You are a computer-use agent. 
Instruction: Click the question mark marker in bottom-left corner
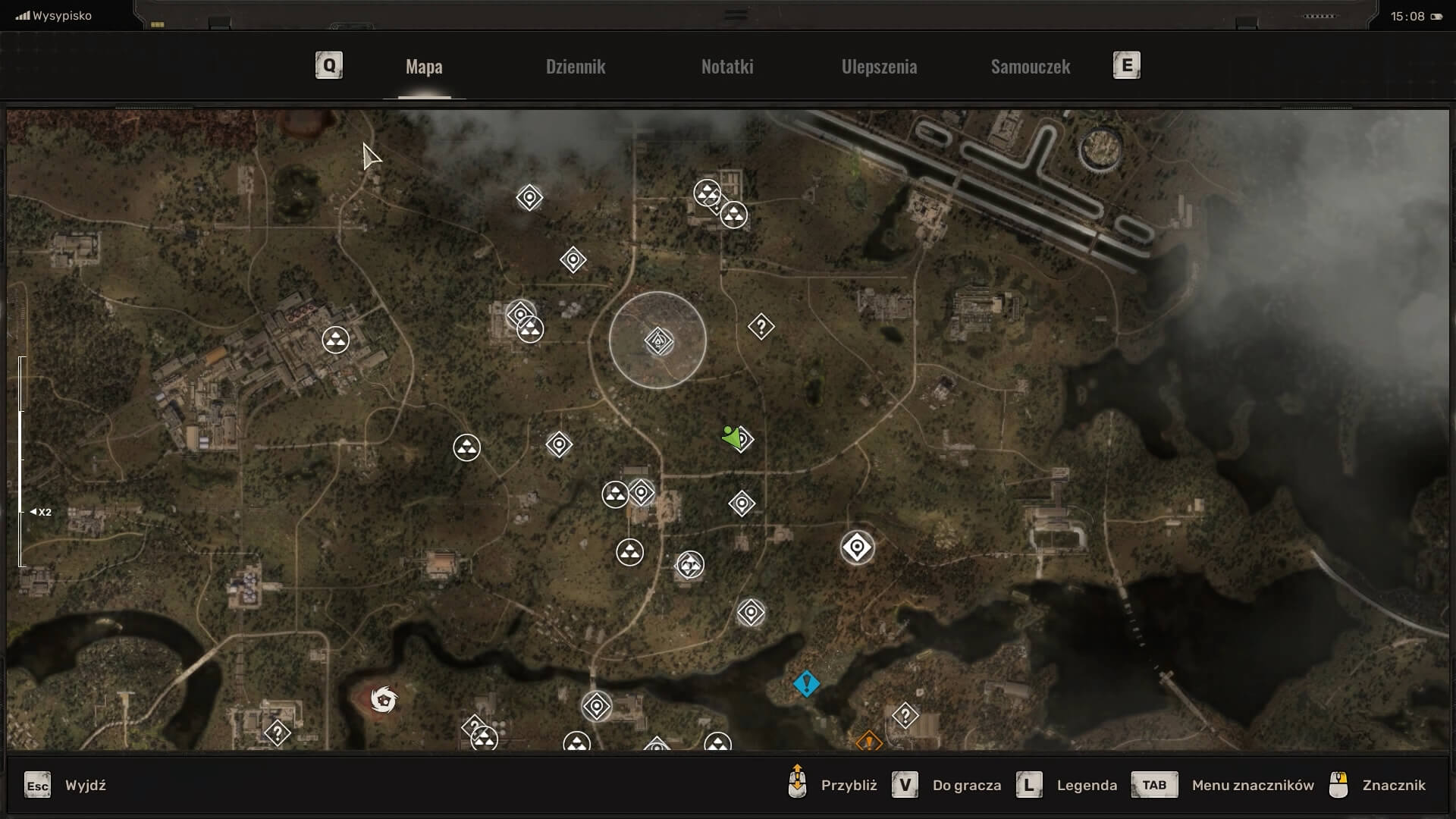pos(278,731)
